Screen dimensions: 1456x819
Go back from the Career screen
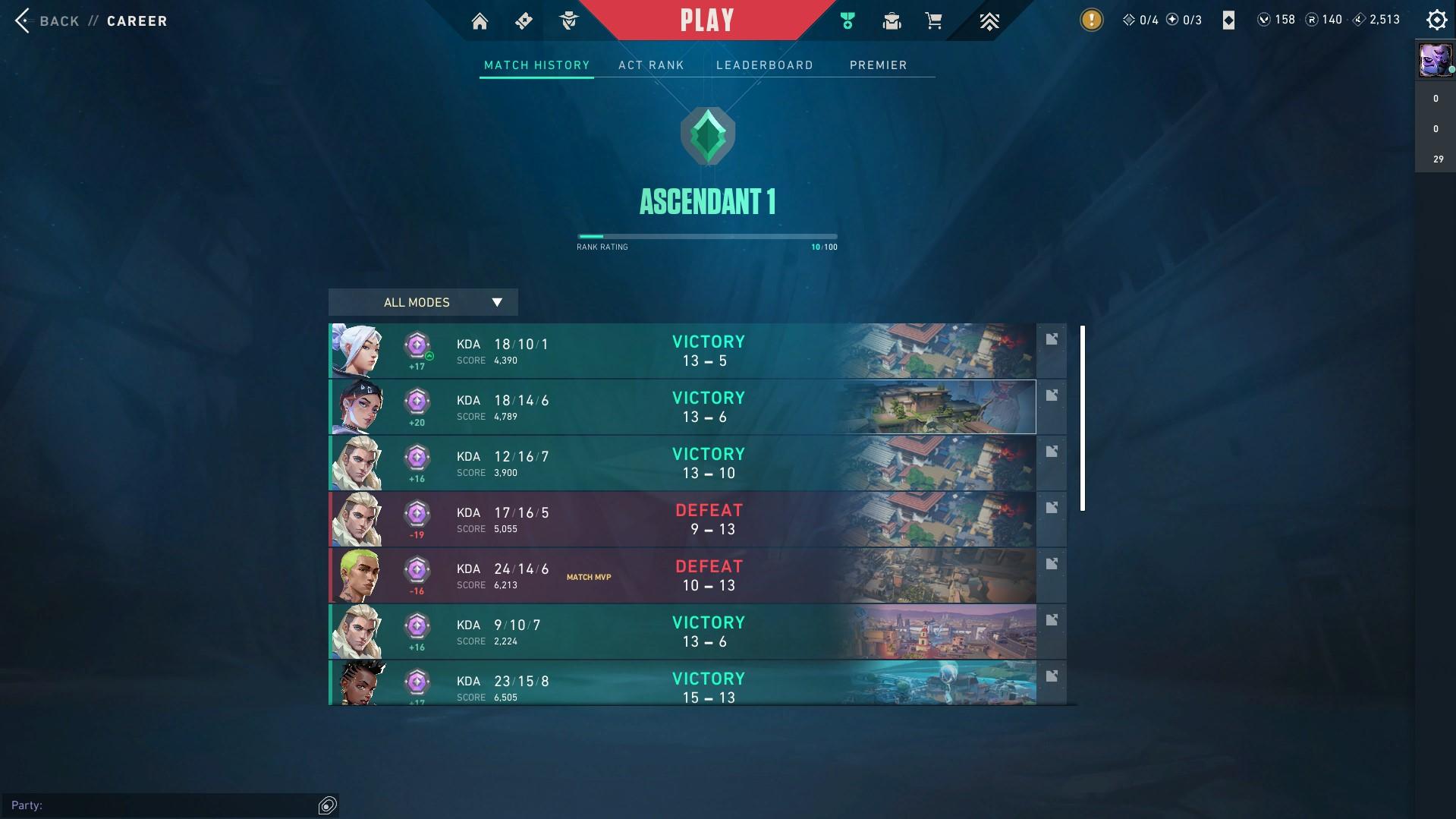(x=47, y=20)
